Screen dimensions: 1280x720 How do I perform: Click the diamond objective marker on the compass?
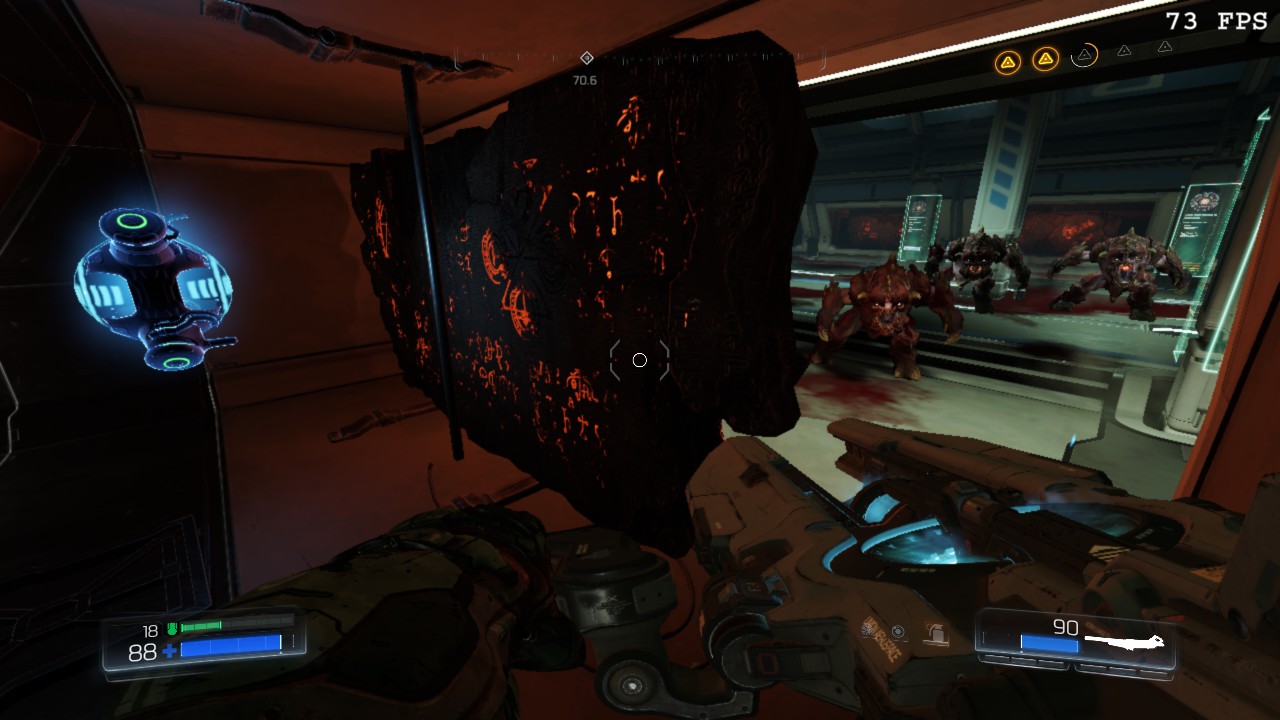[x=587, y=58]
